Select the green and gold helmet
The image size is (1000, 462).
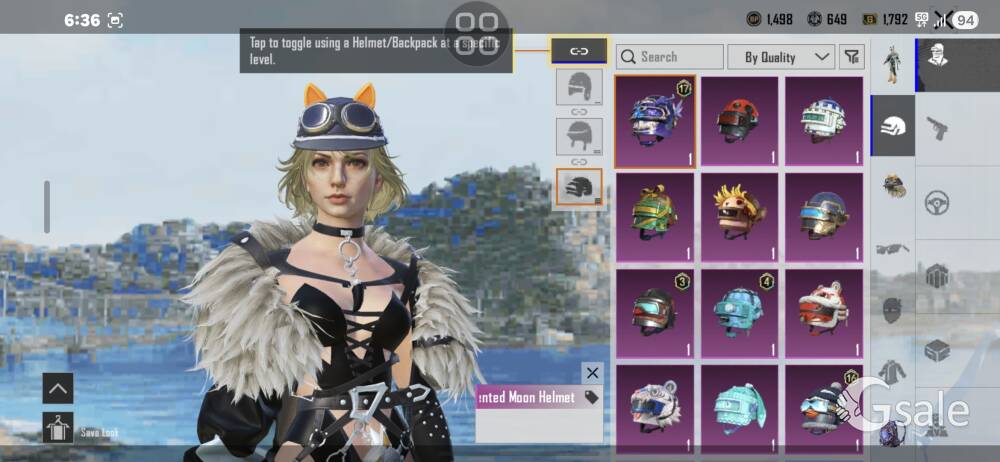pyautogui.click(x=656, y=216)
